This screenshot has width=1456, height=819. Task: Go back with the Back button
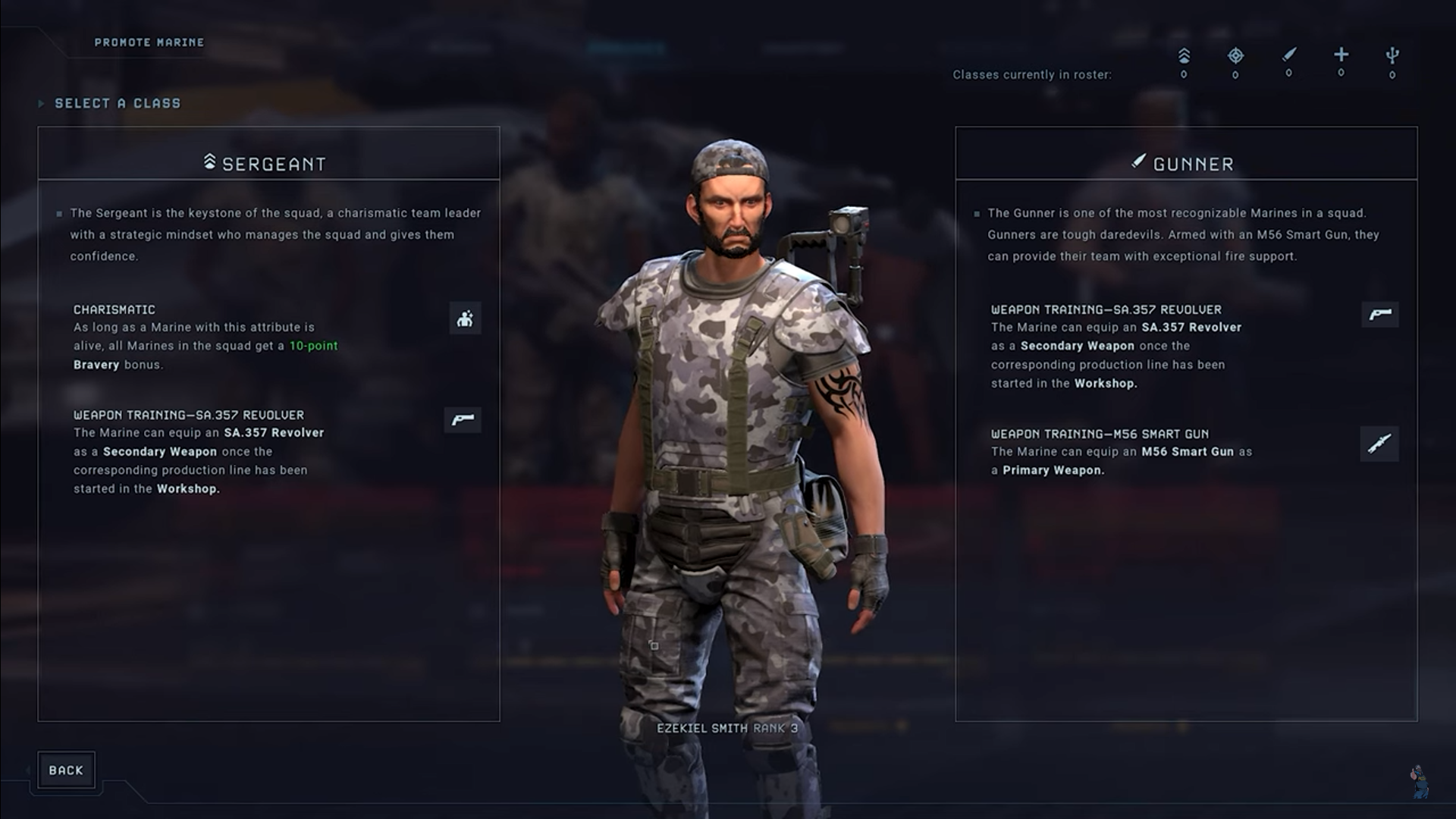pos(66,770)
